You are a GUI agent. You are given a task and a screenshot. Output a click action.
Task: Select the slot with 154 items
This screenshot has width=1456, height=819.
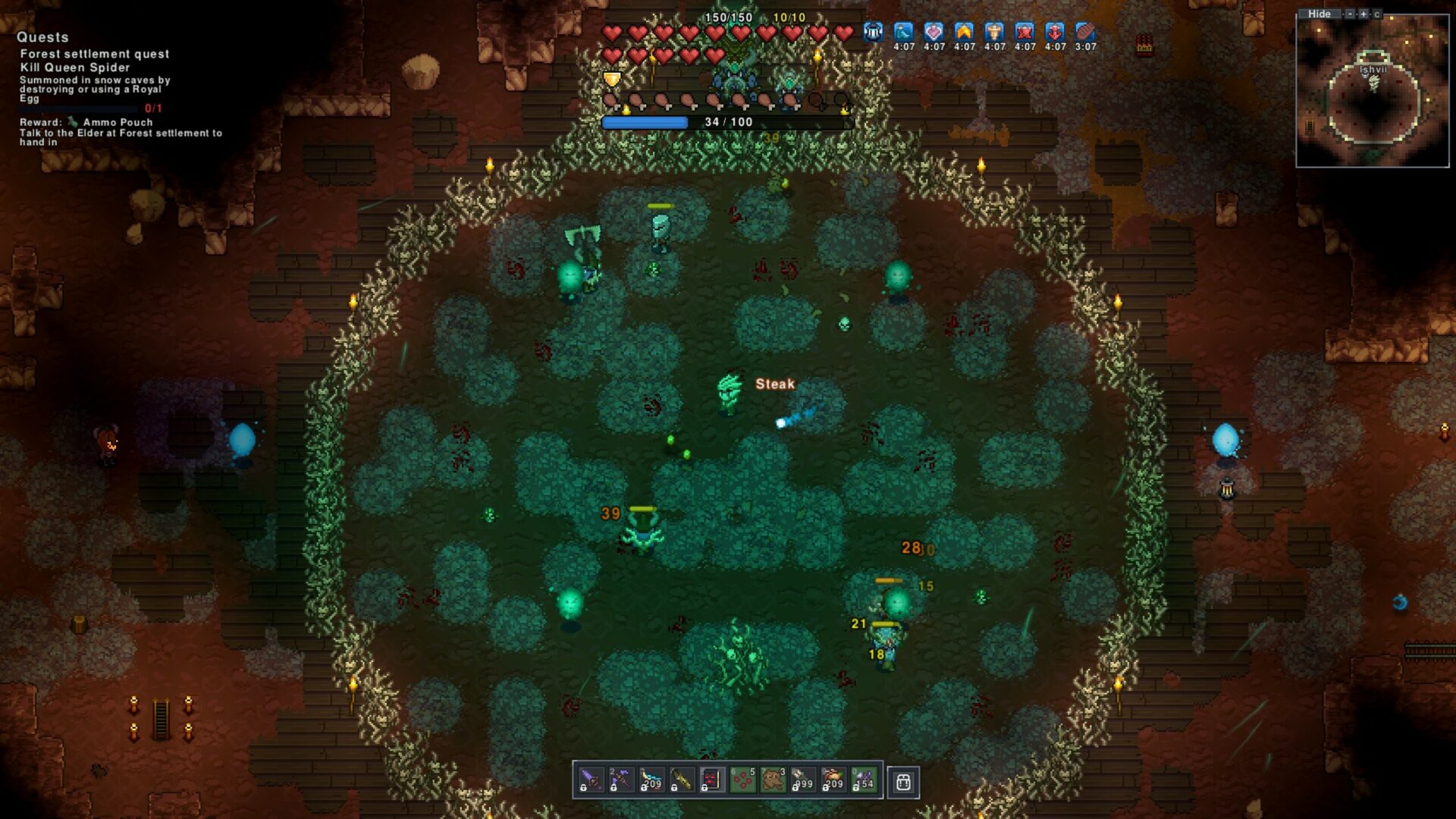864,780
